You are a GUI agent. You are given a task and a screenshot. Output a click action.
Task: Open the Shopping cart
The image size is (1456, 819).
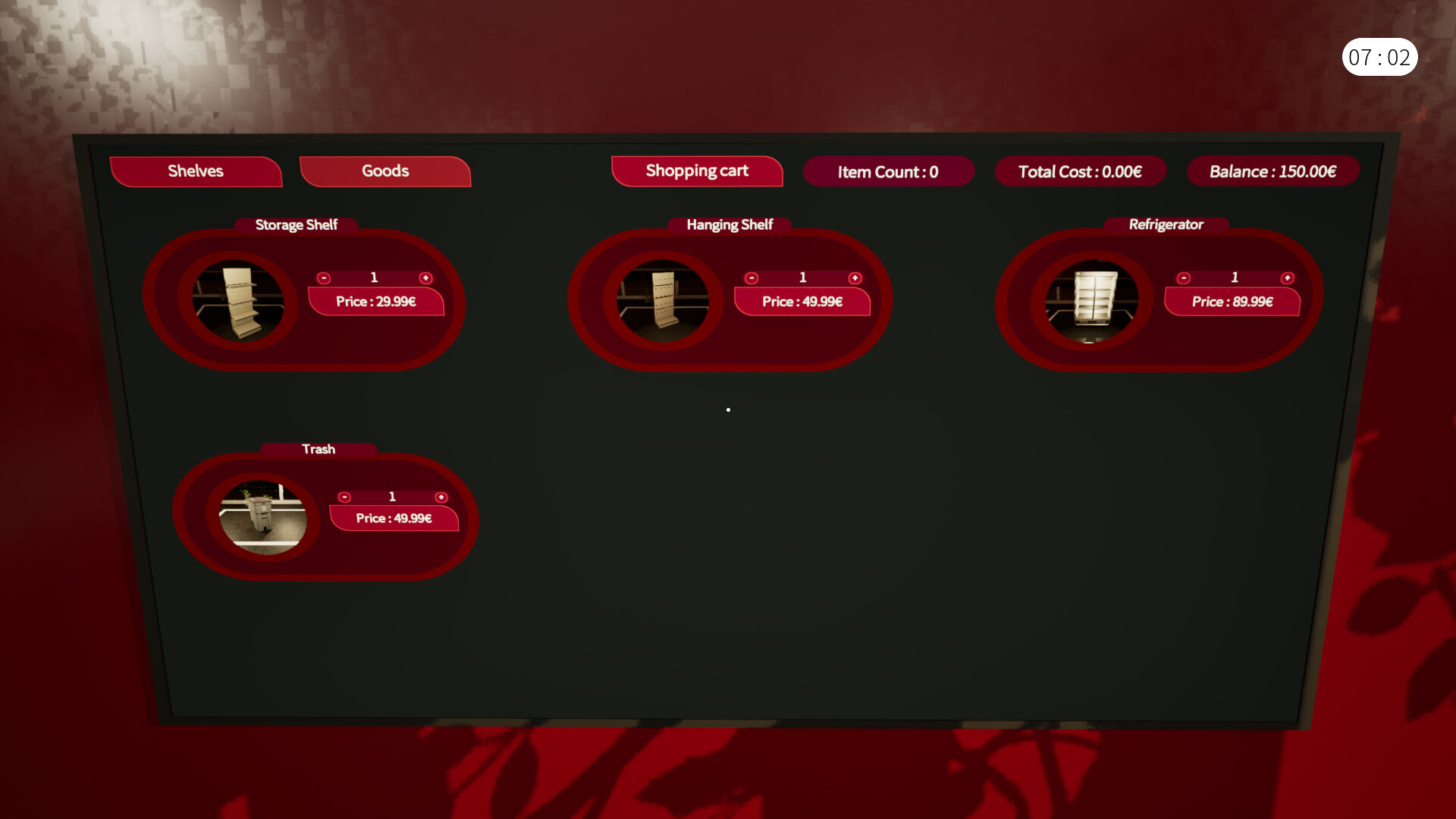(x=696, y=171)
